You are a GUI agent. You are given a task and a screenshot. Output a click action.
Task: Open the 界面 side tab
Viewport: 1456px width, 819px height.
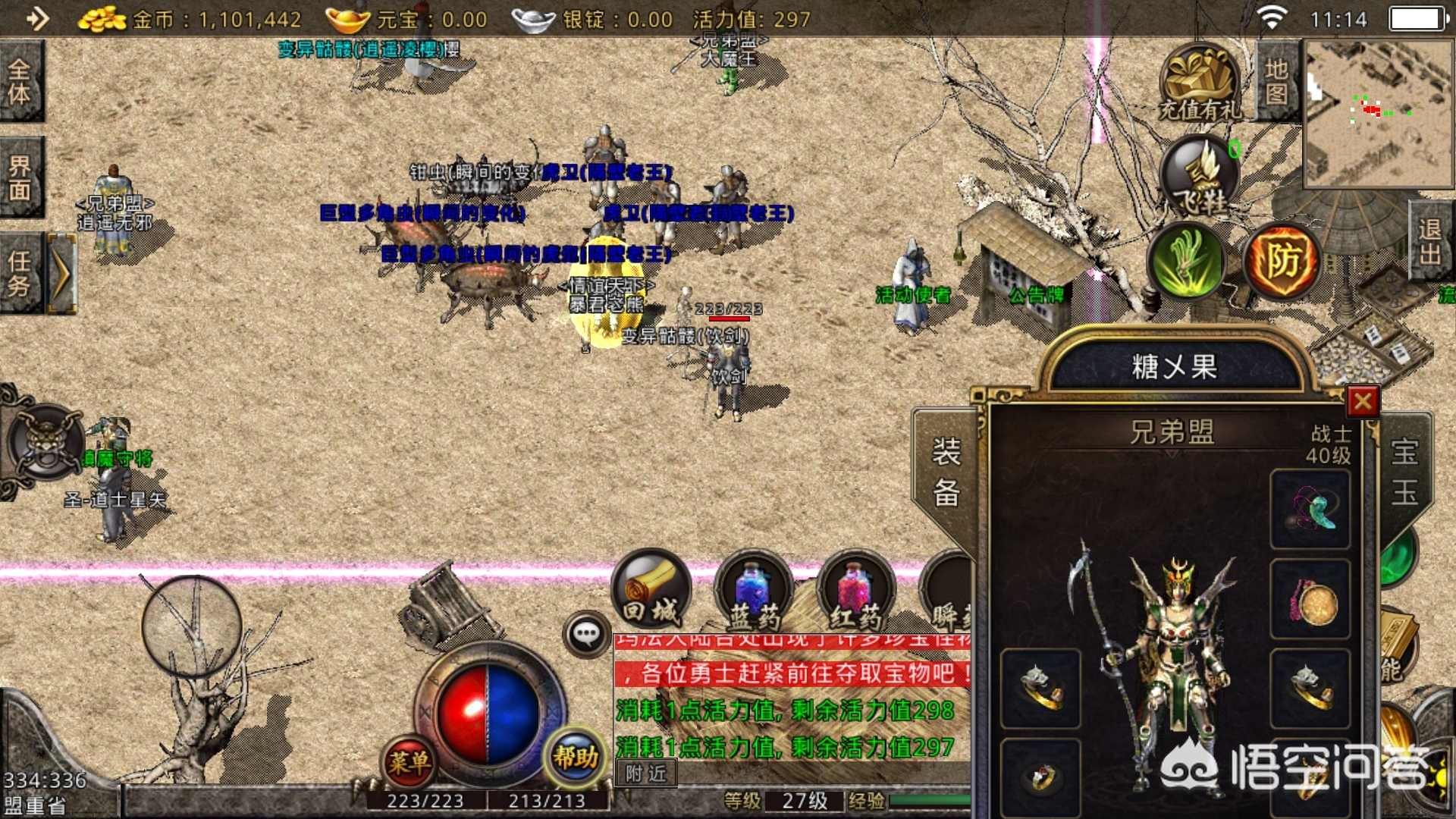tap(21, 177)
